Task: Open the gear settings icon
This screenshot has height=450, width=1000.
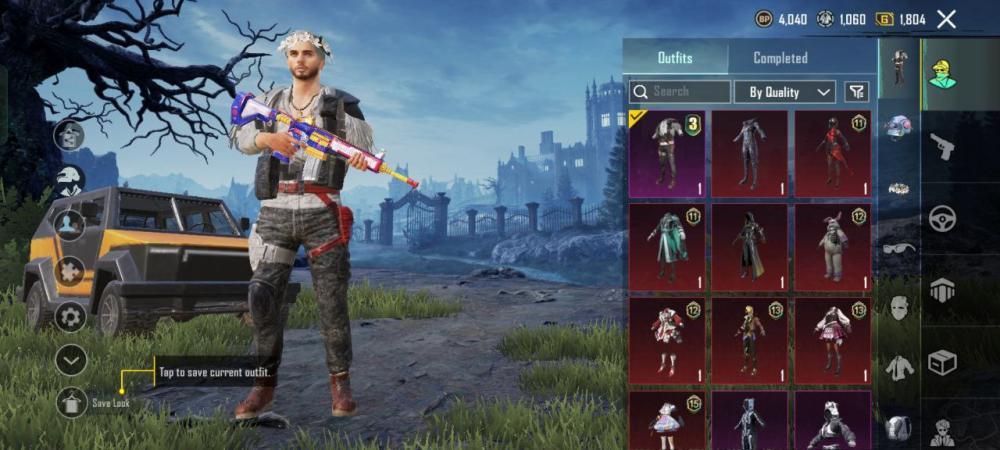Action: pos(70,317)
